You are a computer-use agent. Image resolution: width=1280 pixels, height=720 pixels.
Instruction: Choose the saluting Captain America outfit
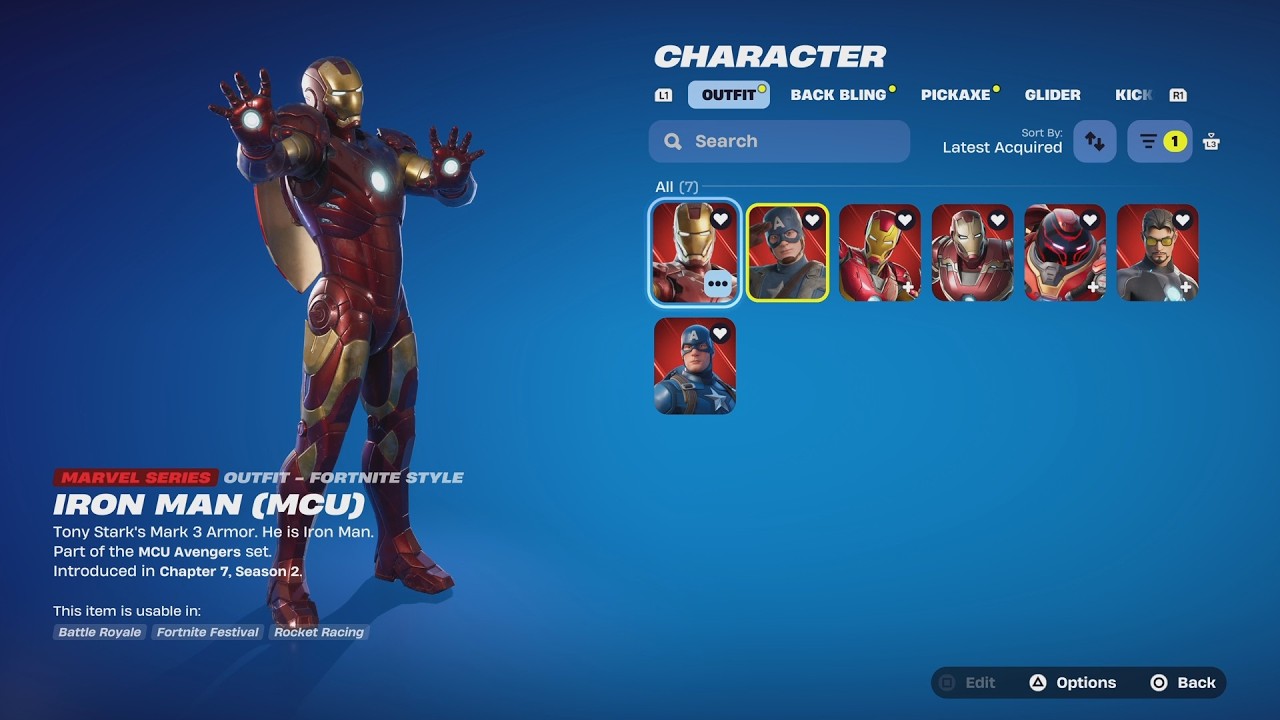[x=787, y=253]
